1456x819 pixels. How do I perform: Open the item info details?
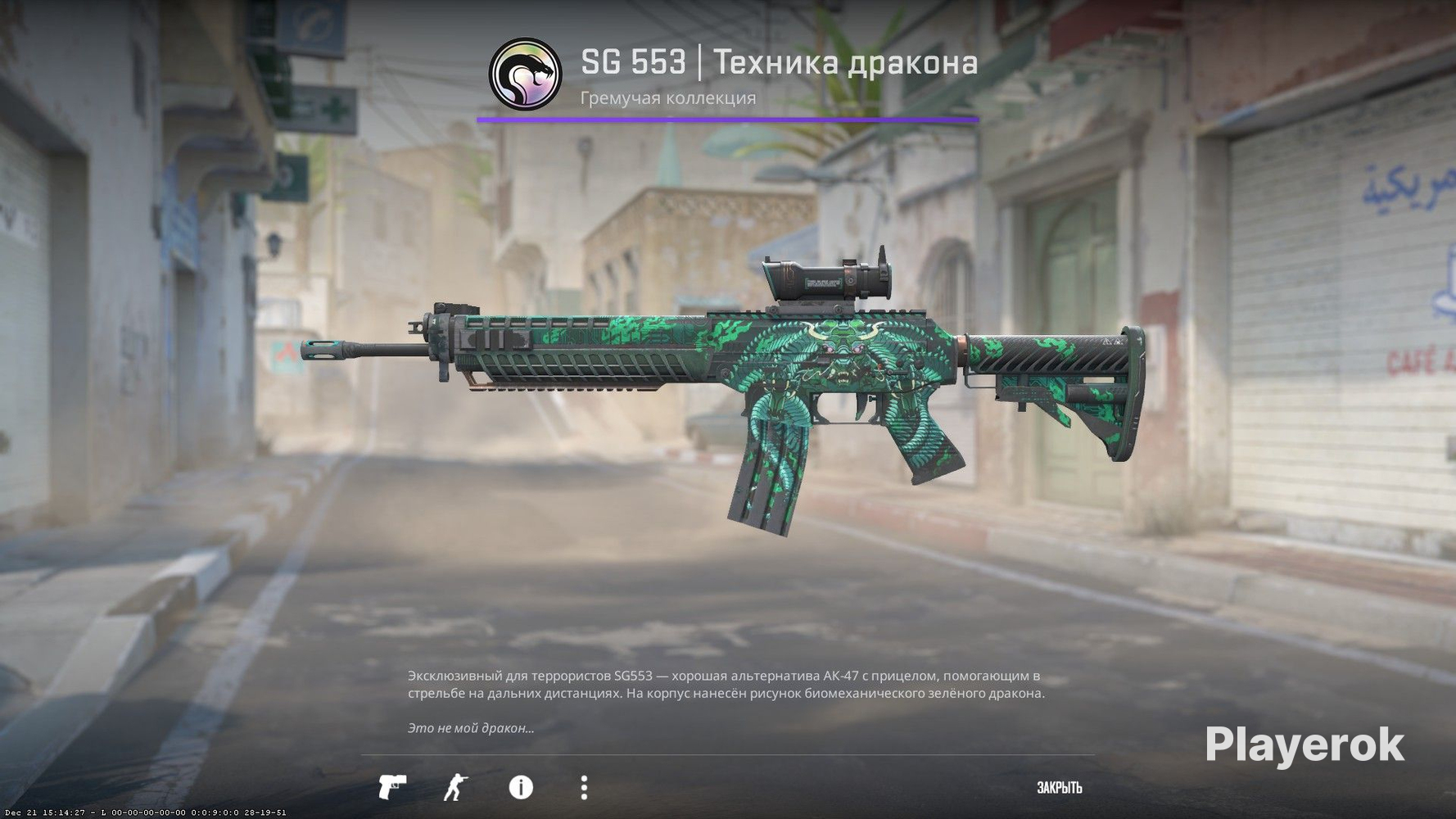pyautogui.click(x=521, y=787)
